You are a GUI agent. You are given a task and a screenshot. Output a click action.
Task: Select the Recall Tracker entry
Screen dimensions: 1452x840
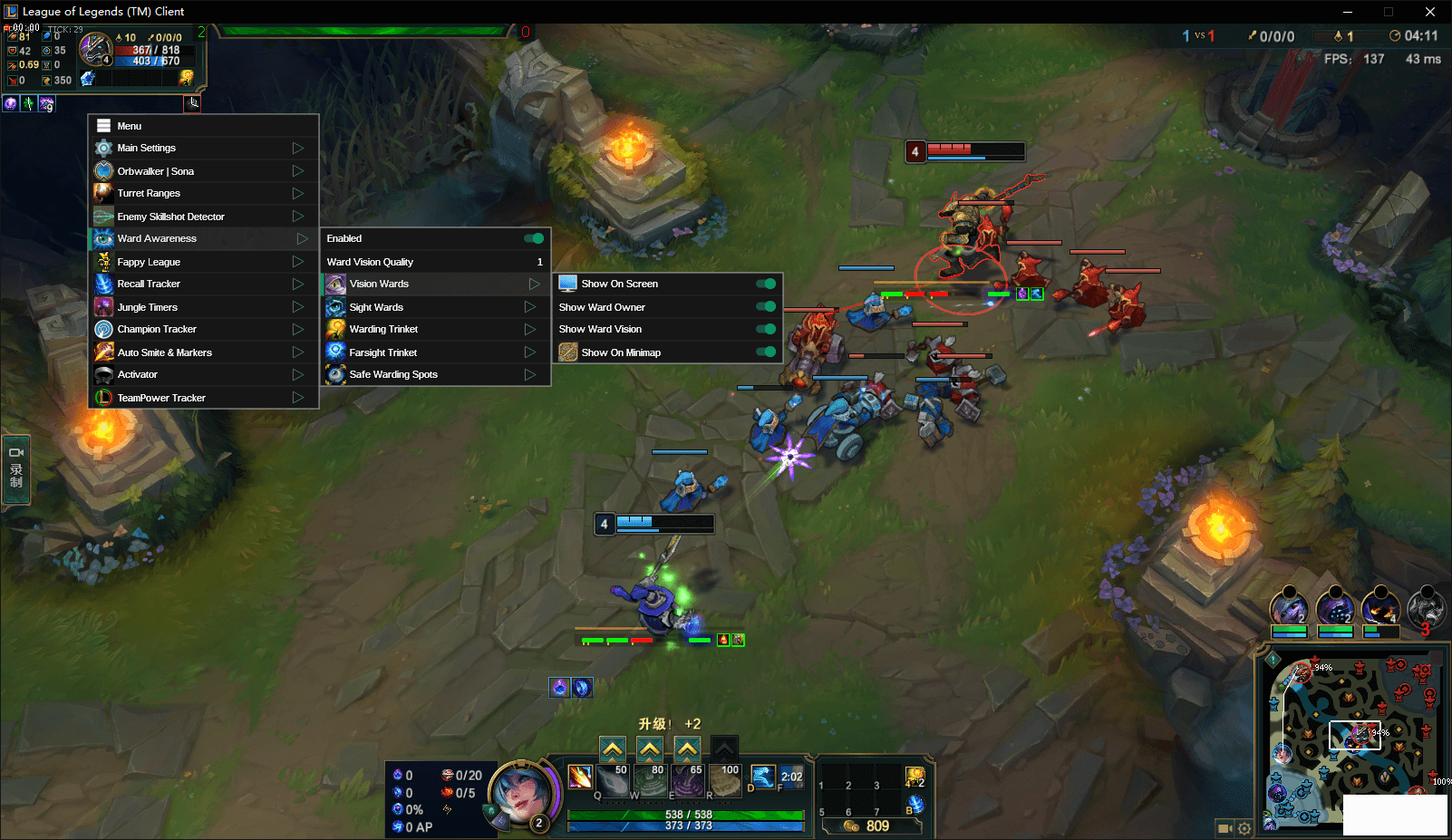203,284
